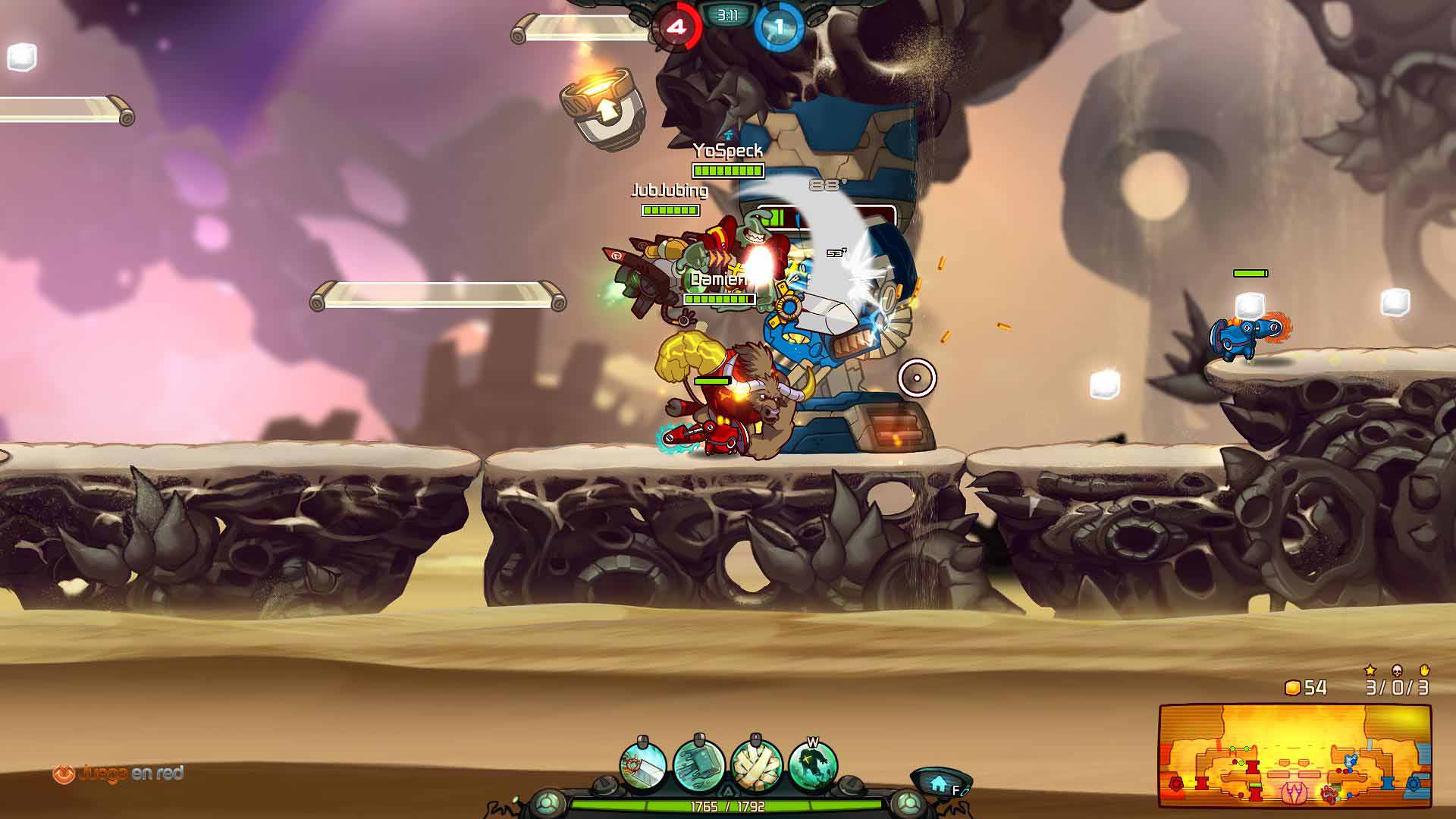Image resolution: width=1456 pixels, height=819 pixels.
Task: Click the blue house teleport-home icon
Action: point(940,783)
